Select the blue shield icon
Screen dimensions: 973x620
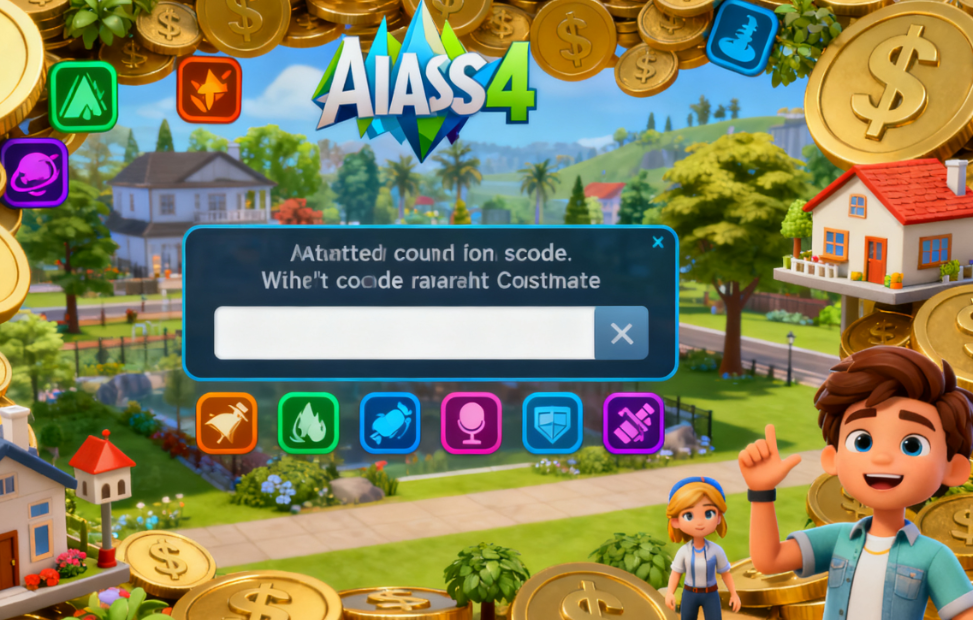click(552, 423)
